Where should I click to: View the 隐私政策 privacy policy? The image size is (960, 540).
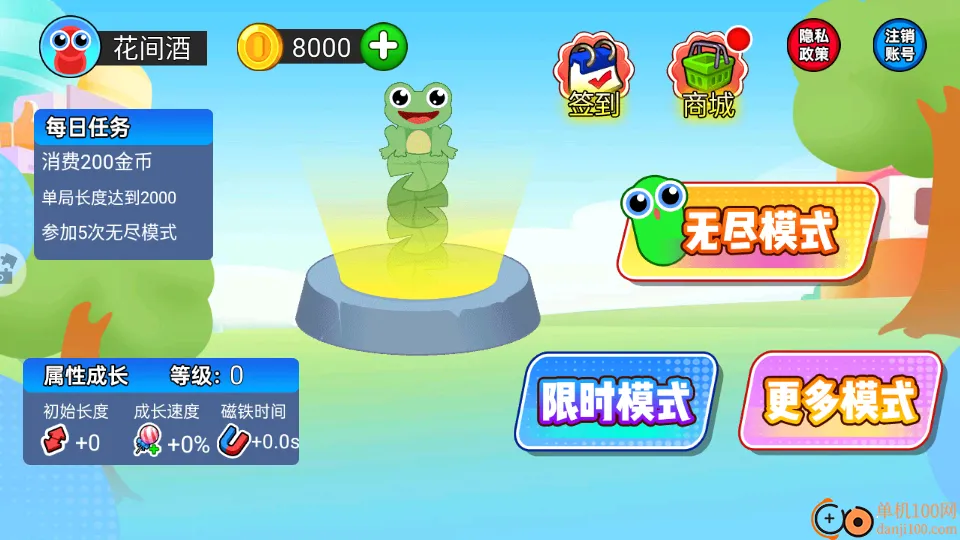click(x=814, y=46)
